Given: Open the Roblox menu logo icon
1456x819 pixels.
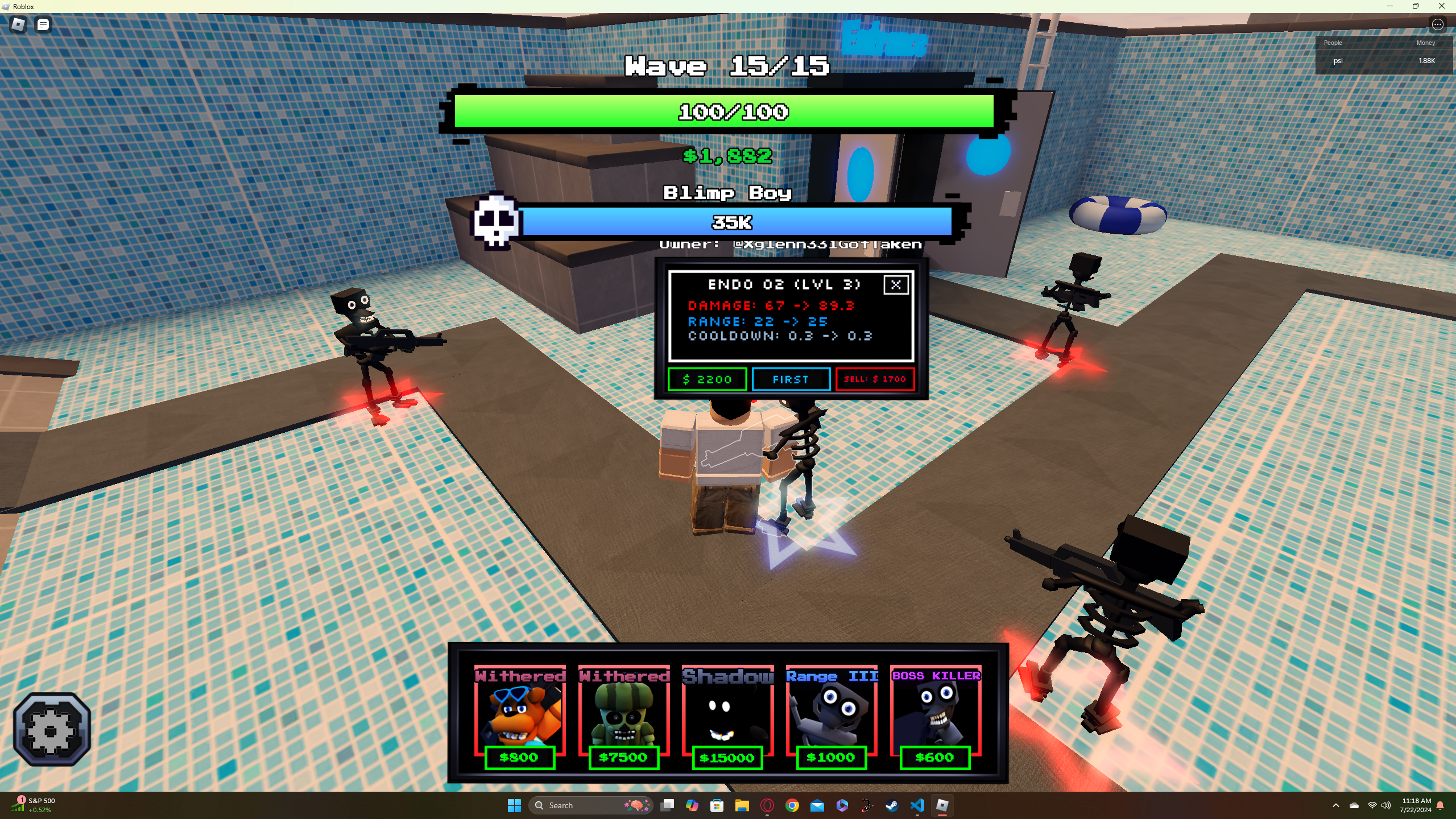Looking at the screenshot, I should [x=16, y=24].
